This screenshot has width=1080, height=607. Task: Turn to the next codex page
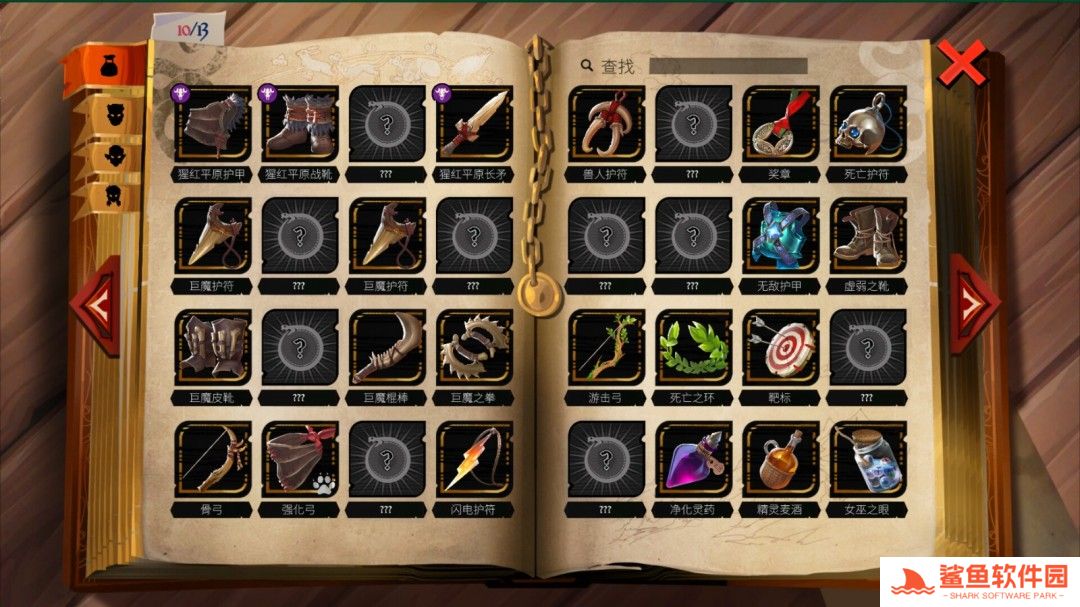coord(971,304)
